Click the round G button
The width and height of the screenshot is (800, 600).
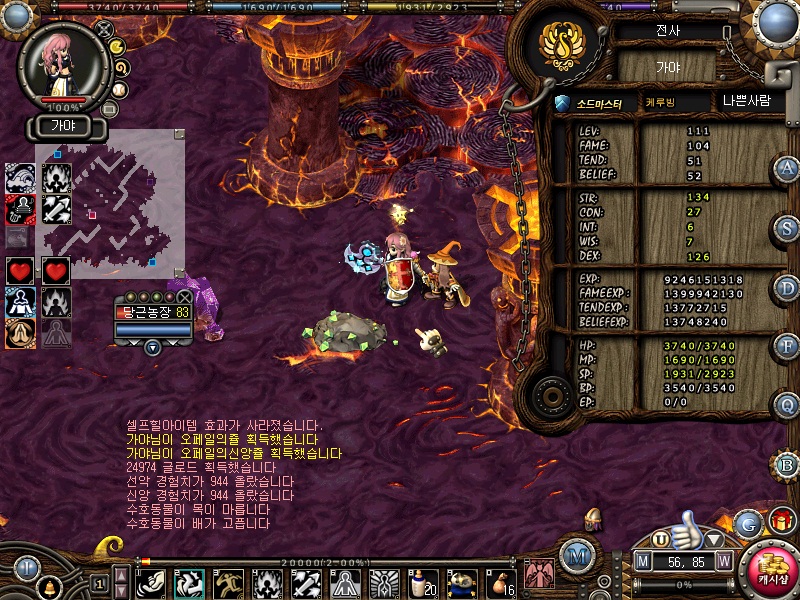tap(748, 524)
